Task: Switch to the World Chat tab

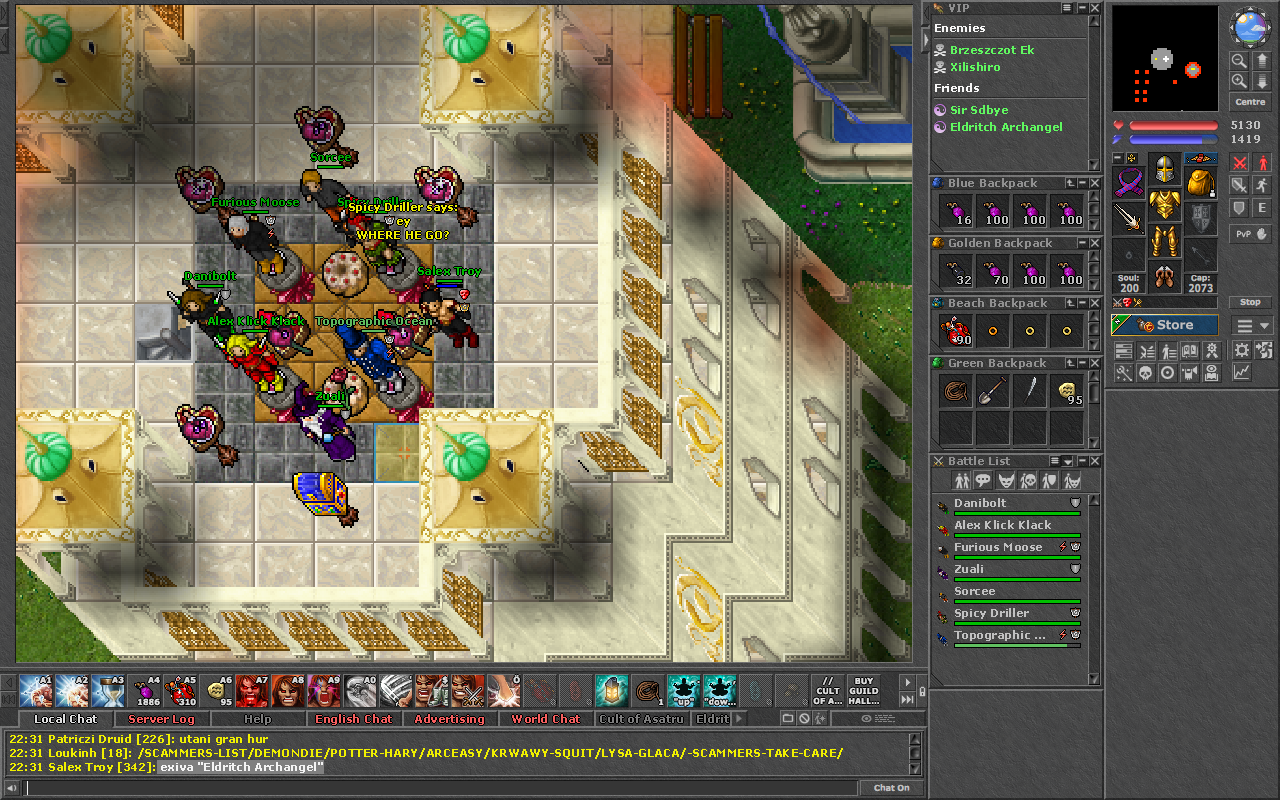Action: (545, 719)
